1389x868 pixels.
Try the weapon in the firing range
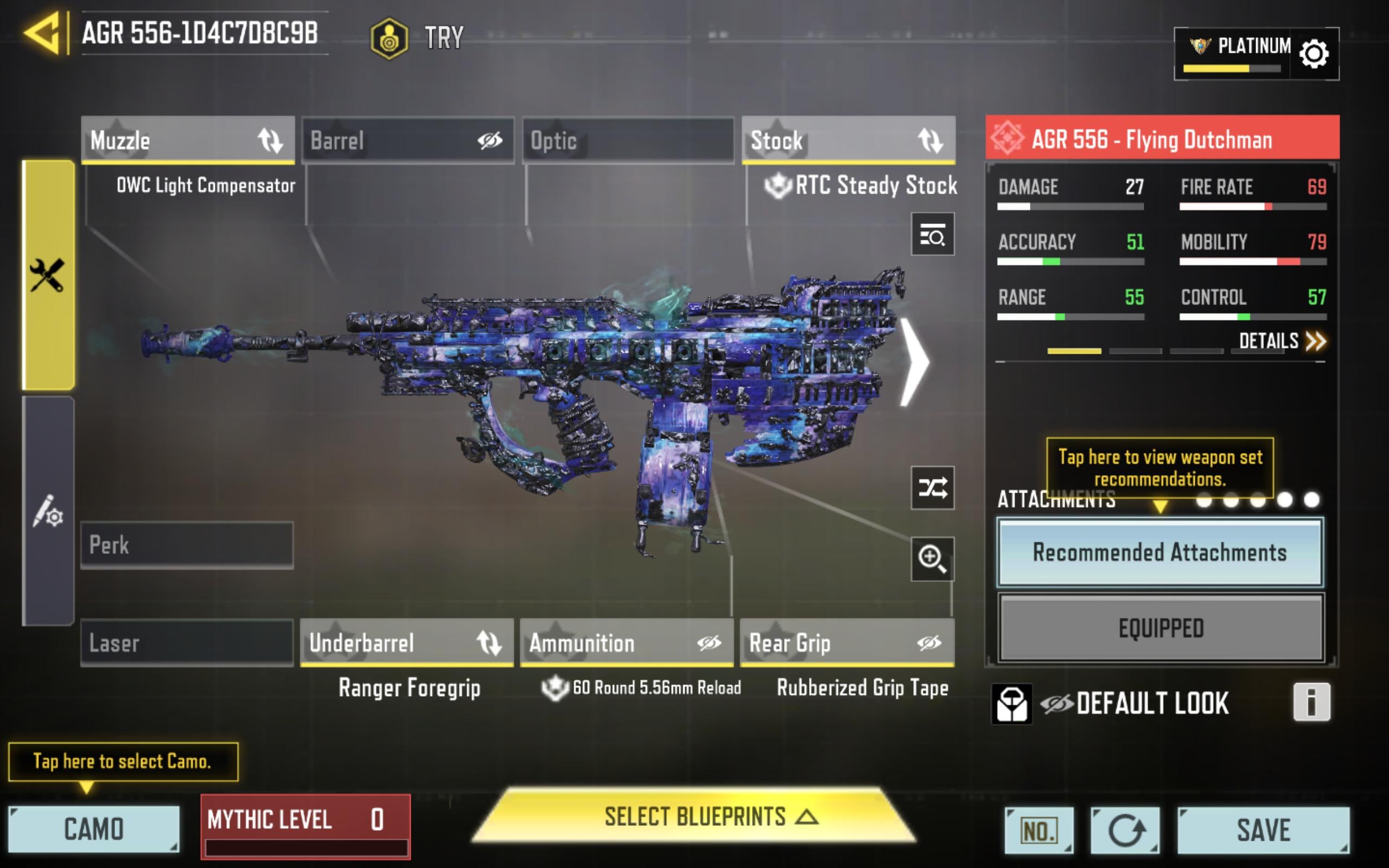[417, 38]
